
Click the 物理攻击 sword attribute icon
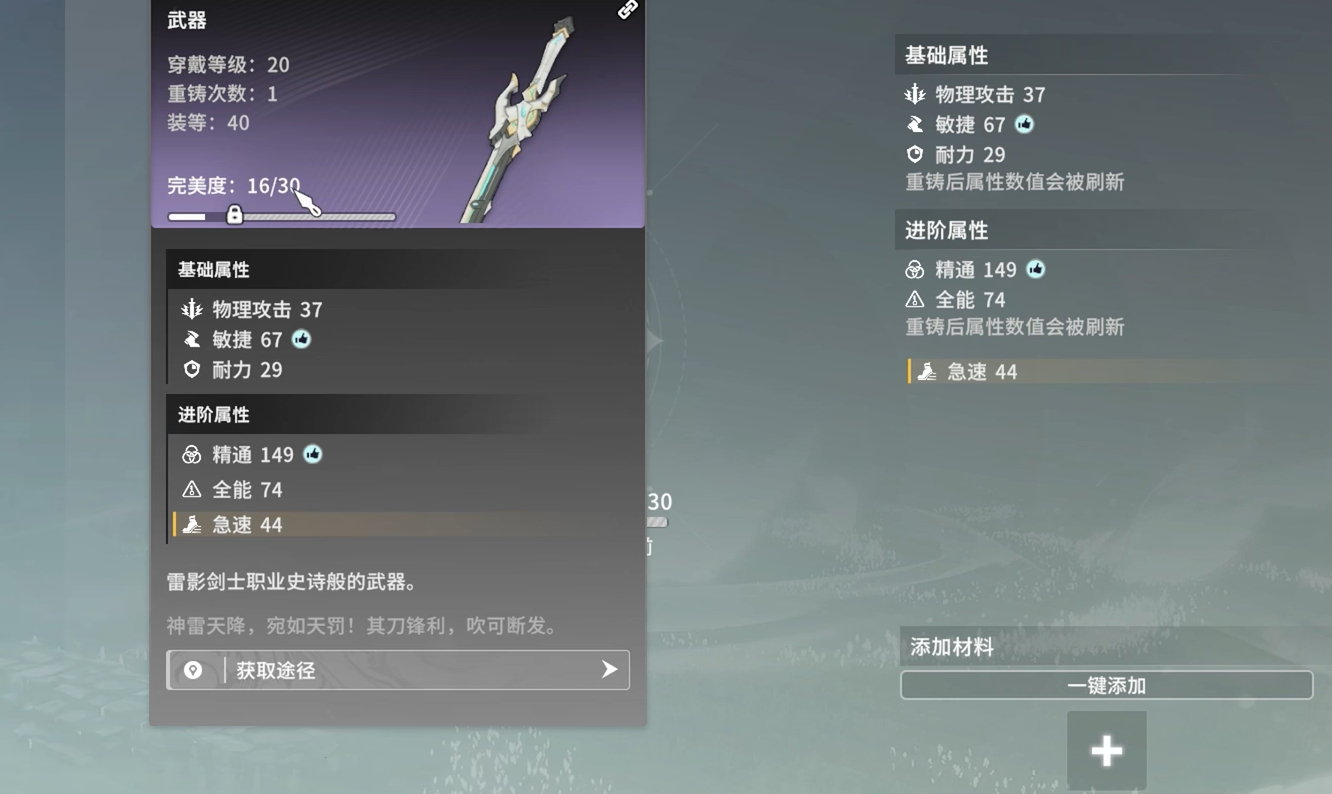(191, 309)
